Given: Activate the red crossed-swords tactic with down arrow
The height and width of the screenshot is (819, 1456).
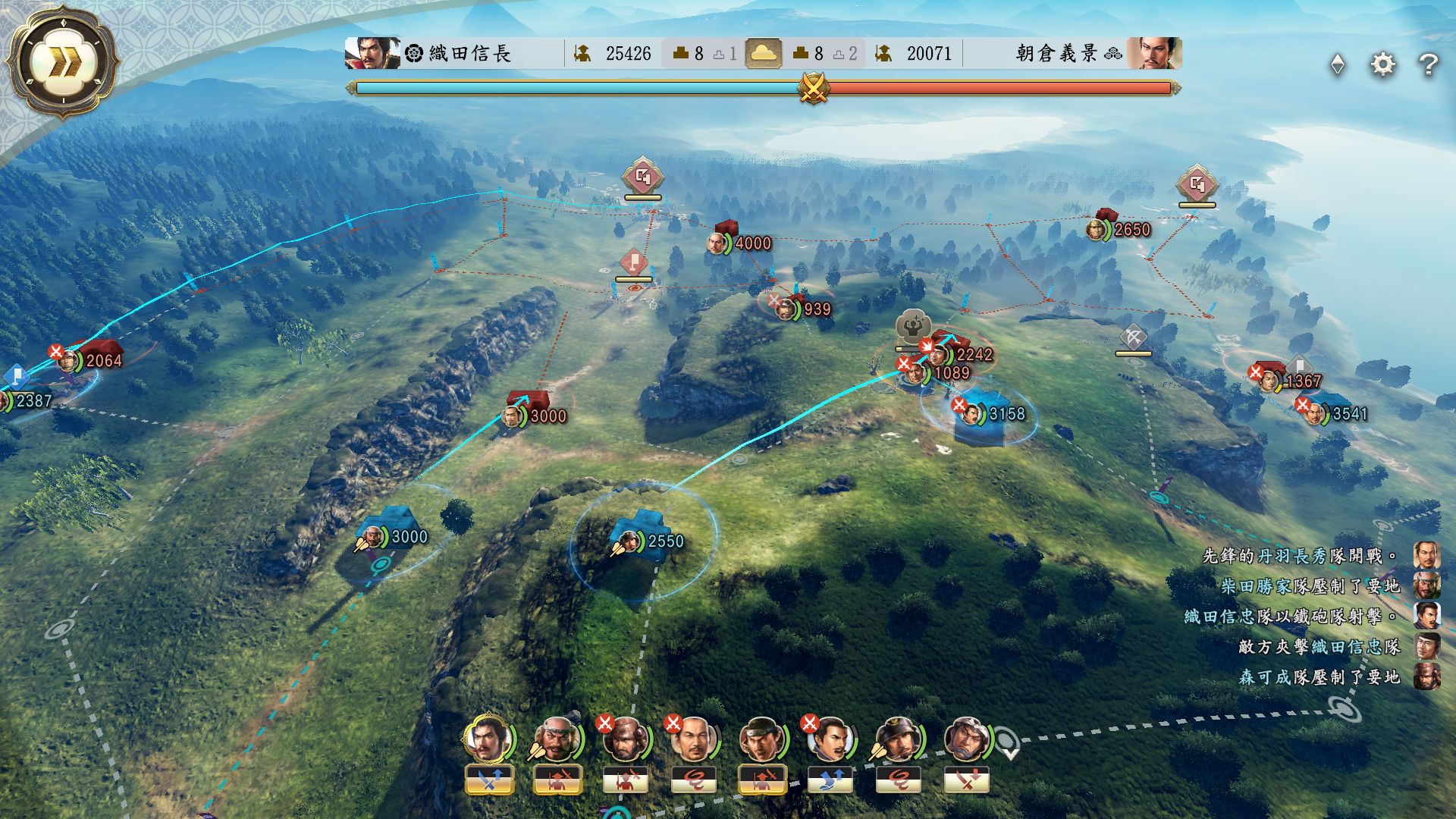Looking at the screenshot, I should [x=966, y=780].
